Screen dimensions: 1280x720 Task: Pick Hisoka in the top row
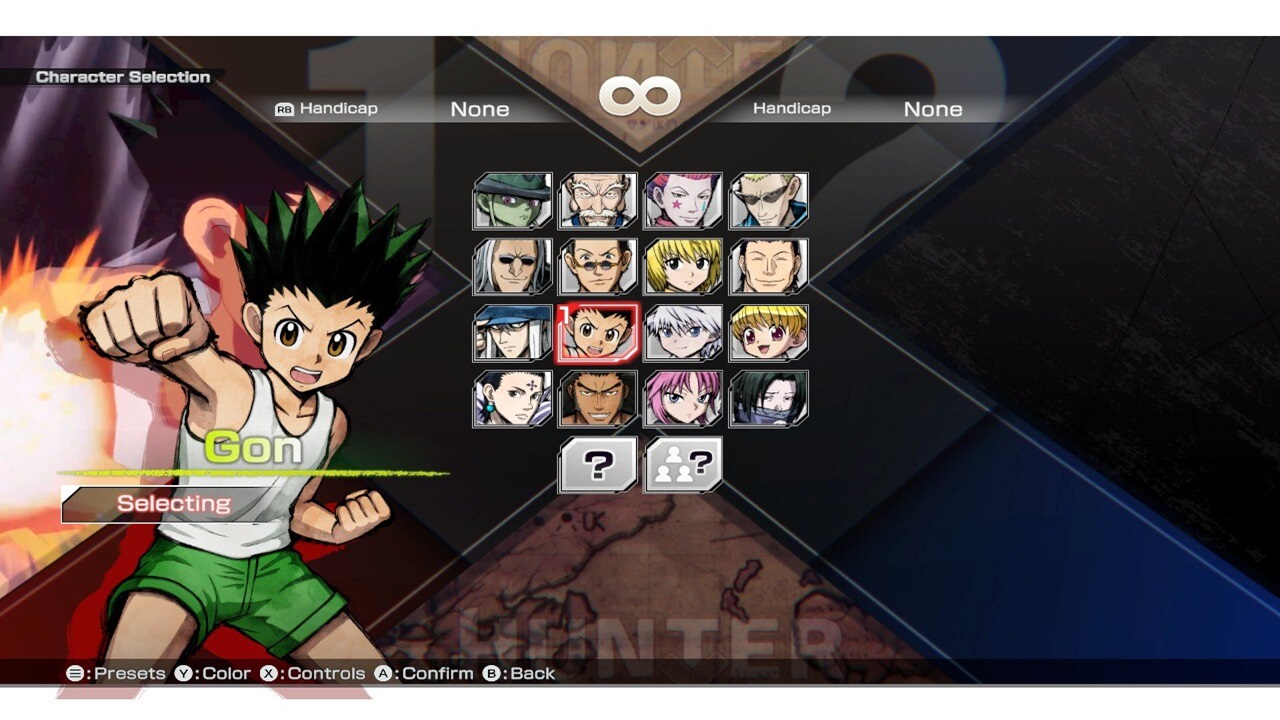[683, 200]
